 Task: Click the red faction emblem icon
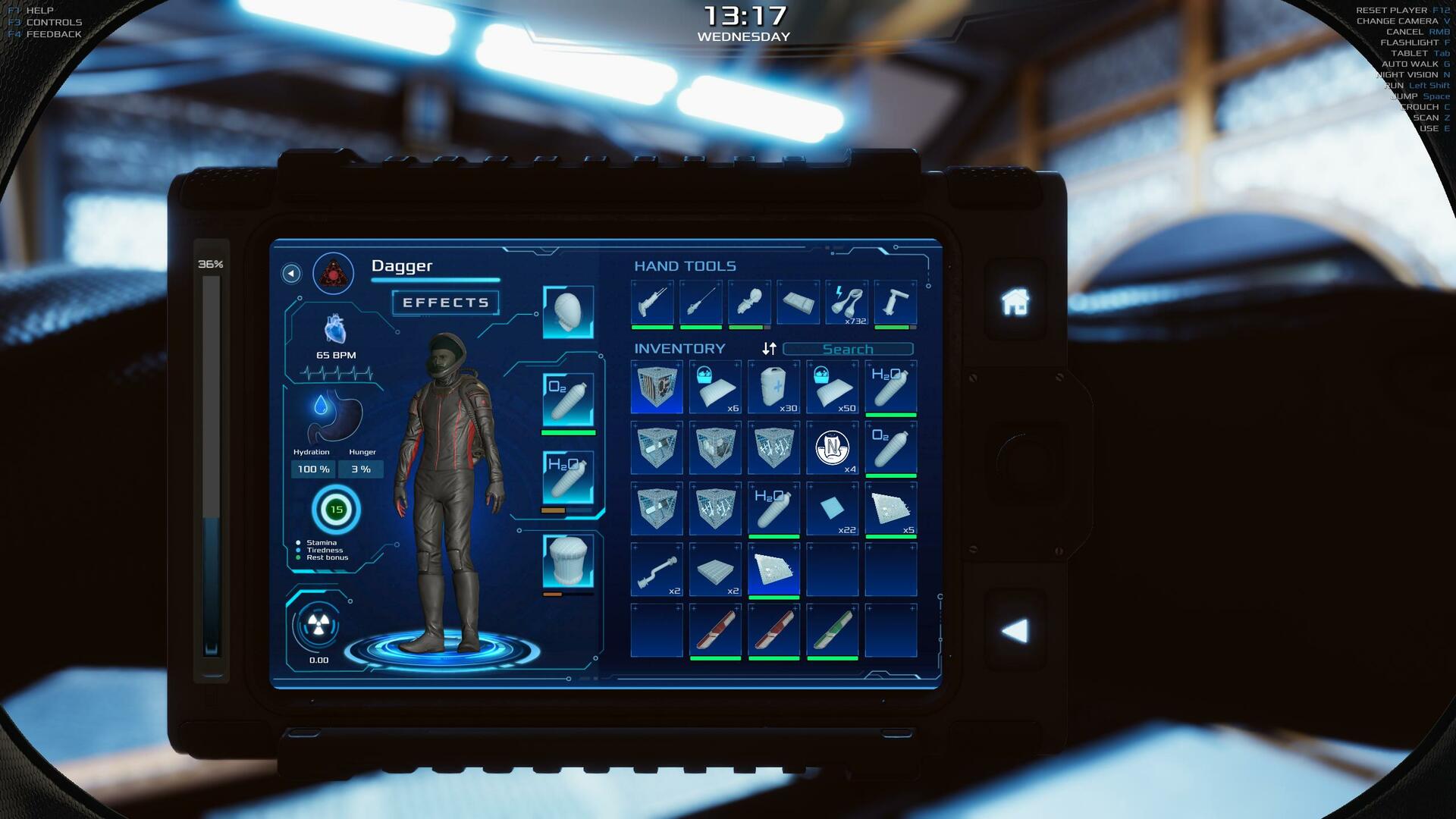point(334,274)
